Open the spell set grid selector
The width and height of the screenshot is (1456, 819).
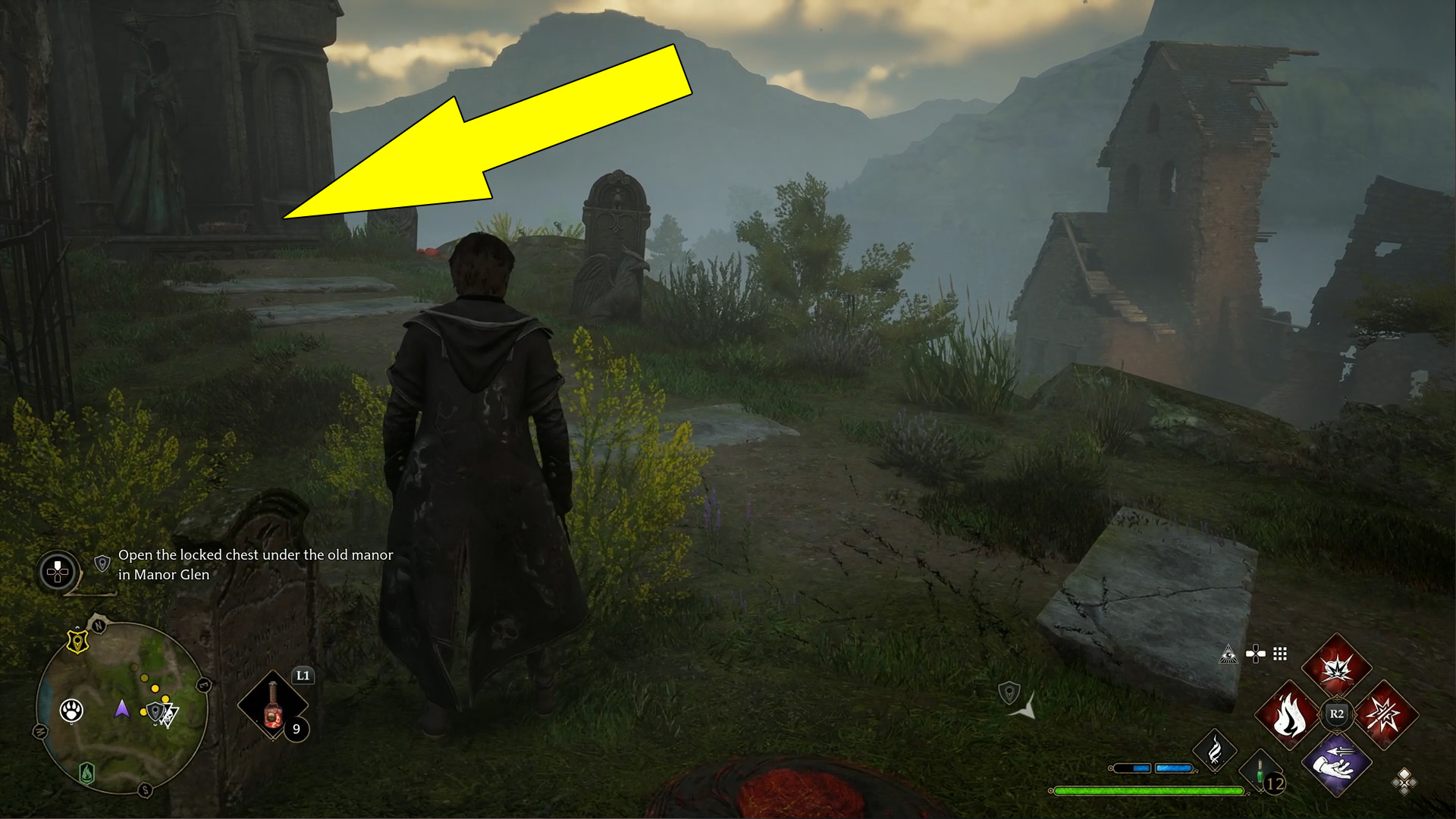click(1280, 654)
